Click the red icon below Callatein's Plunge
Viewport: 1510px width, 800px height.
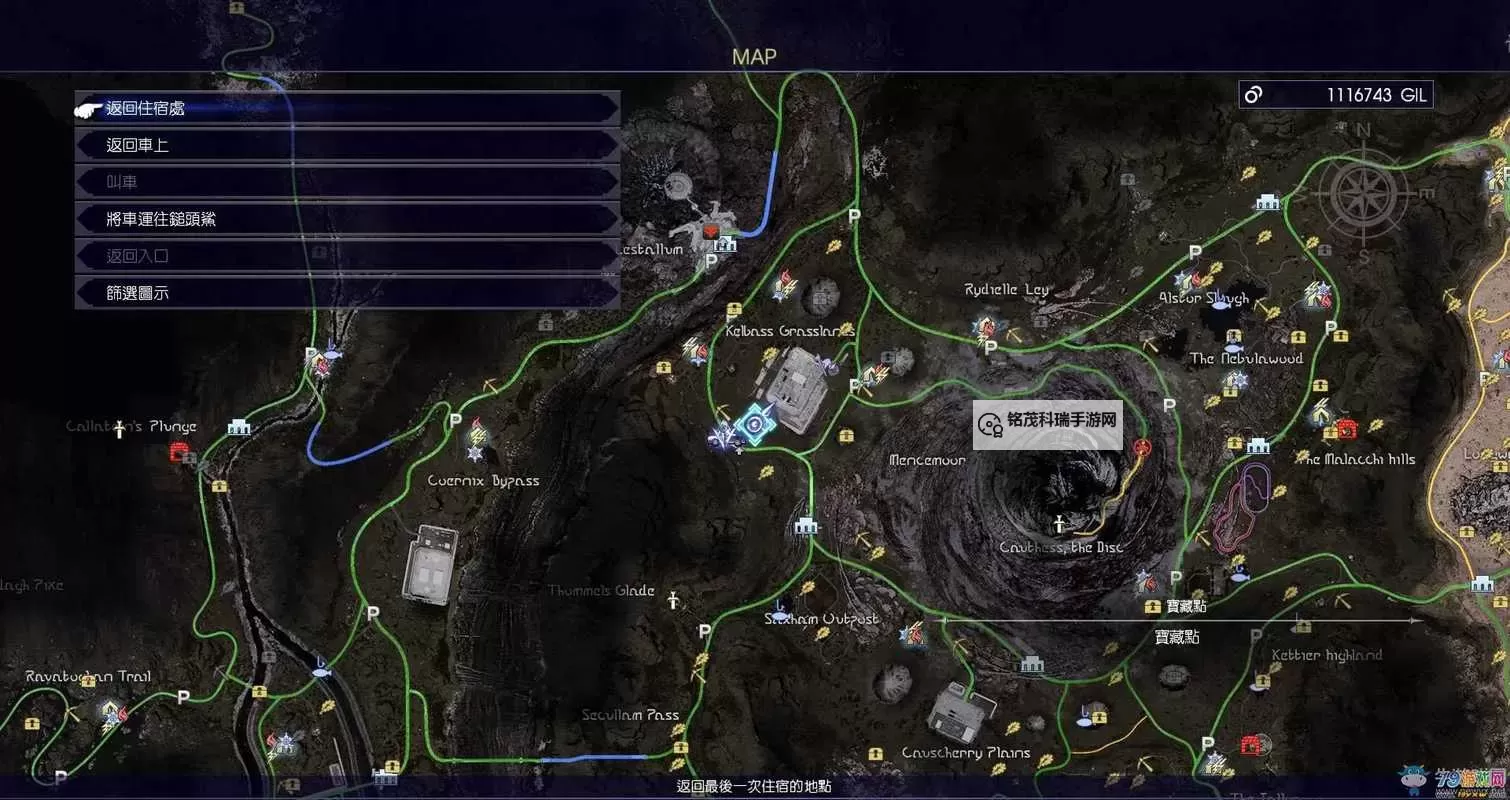[180, 453]
